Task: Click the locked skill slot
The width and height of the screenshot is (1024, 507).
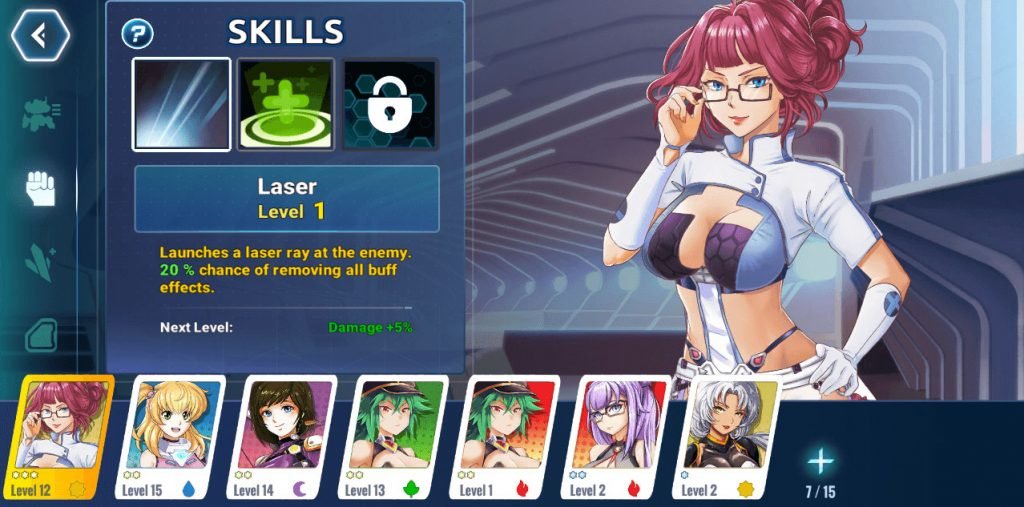Action: pos(390,104)
